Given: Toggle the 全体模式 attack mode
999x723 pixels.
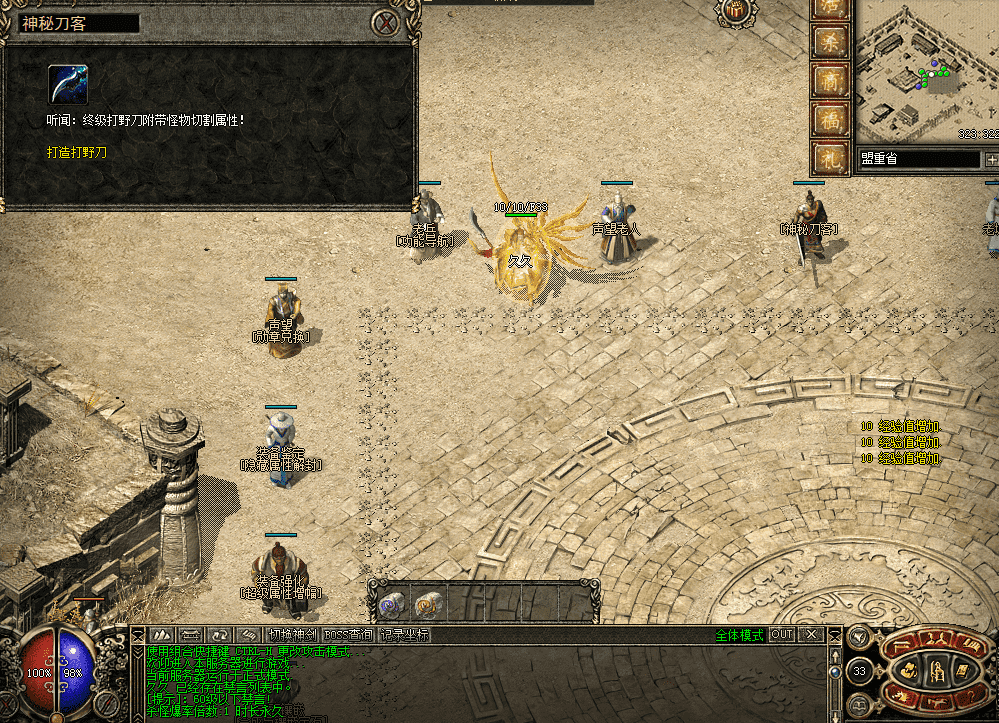Looking at the screenshot, I should pos(739,635).
